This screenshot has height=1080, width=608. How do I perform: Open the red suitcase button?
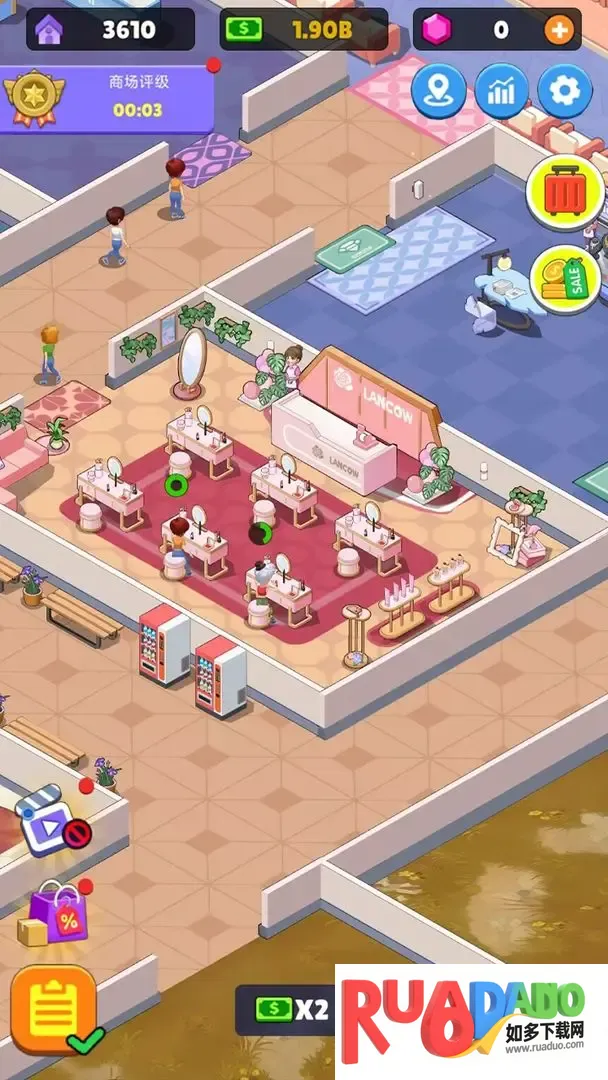click(565, 192)
